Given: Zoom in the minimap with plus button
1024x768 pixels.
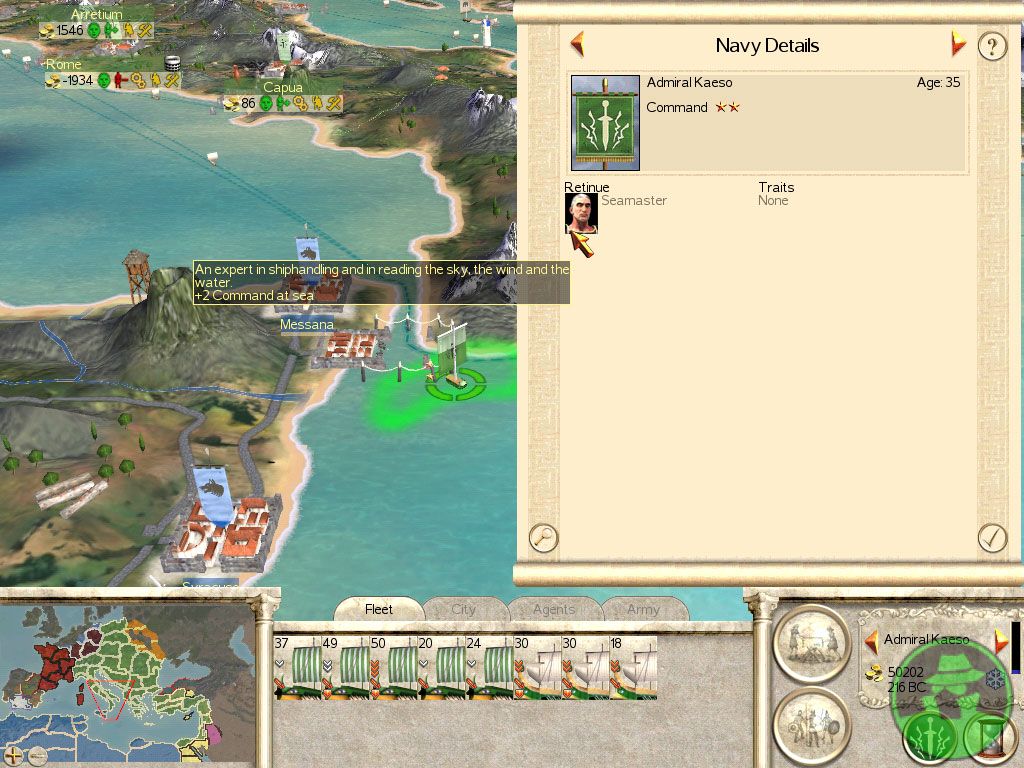Looking at the screenshot, I should point(14,755).
